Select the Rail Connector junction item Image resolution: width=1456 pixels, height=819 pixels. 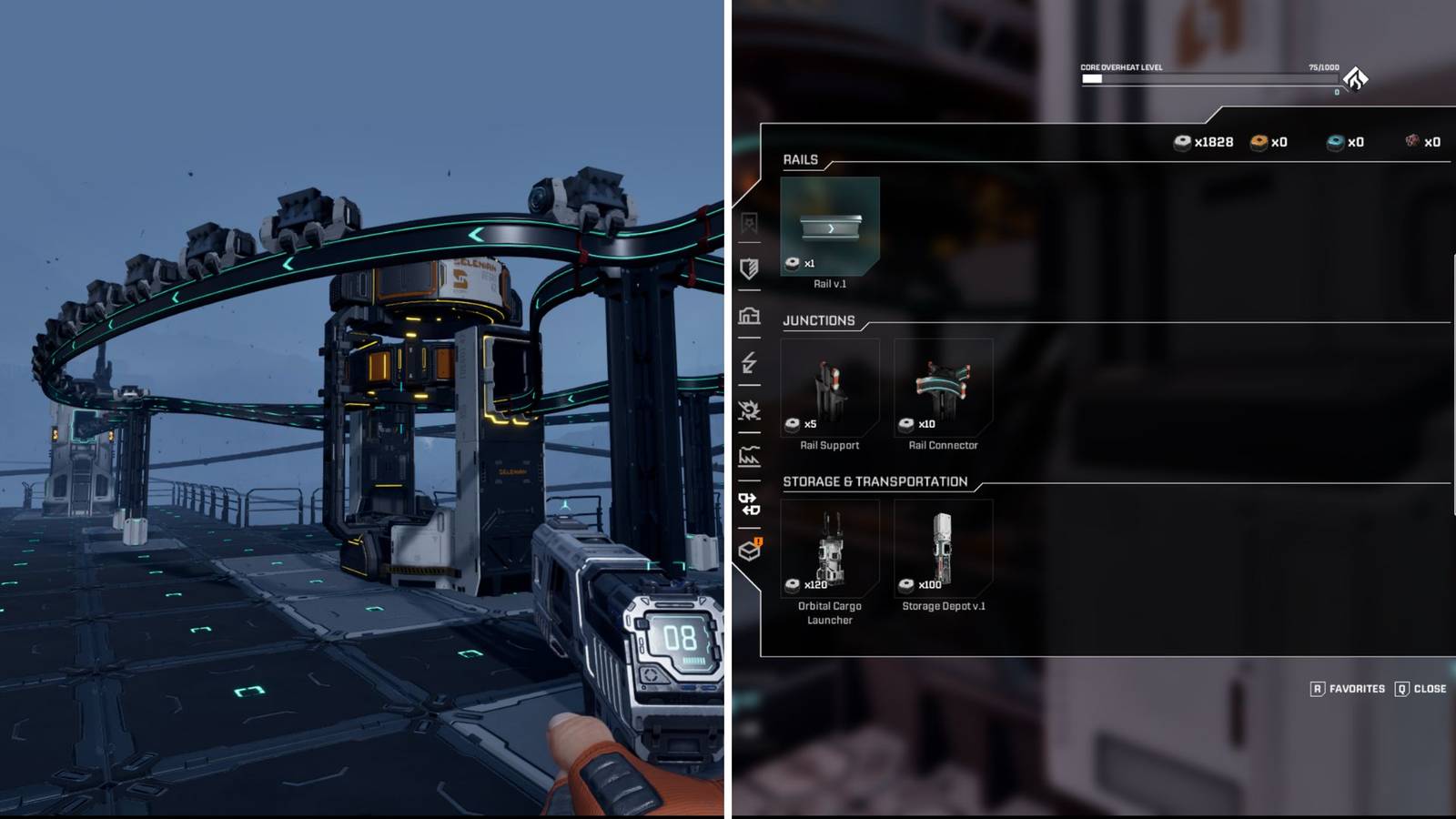(944, 387)
